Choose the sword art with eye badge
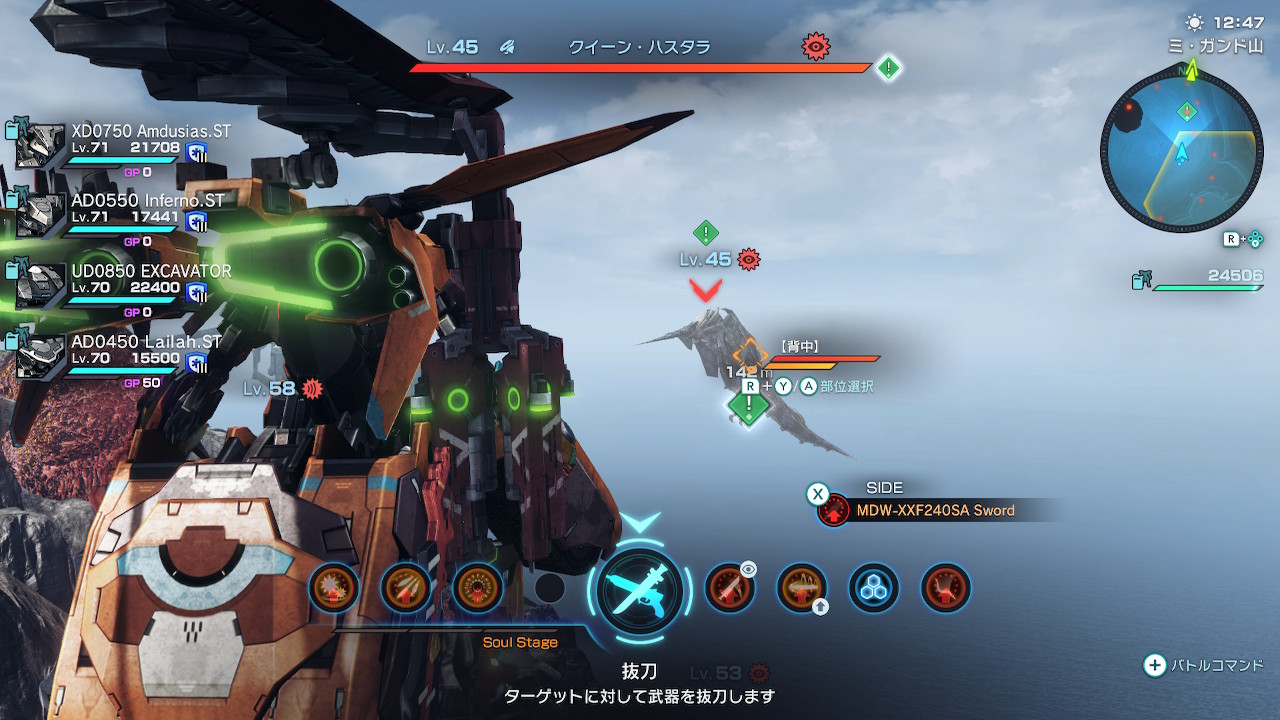 [730, 587]
